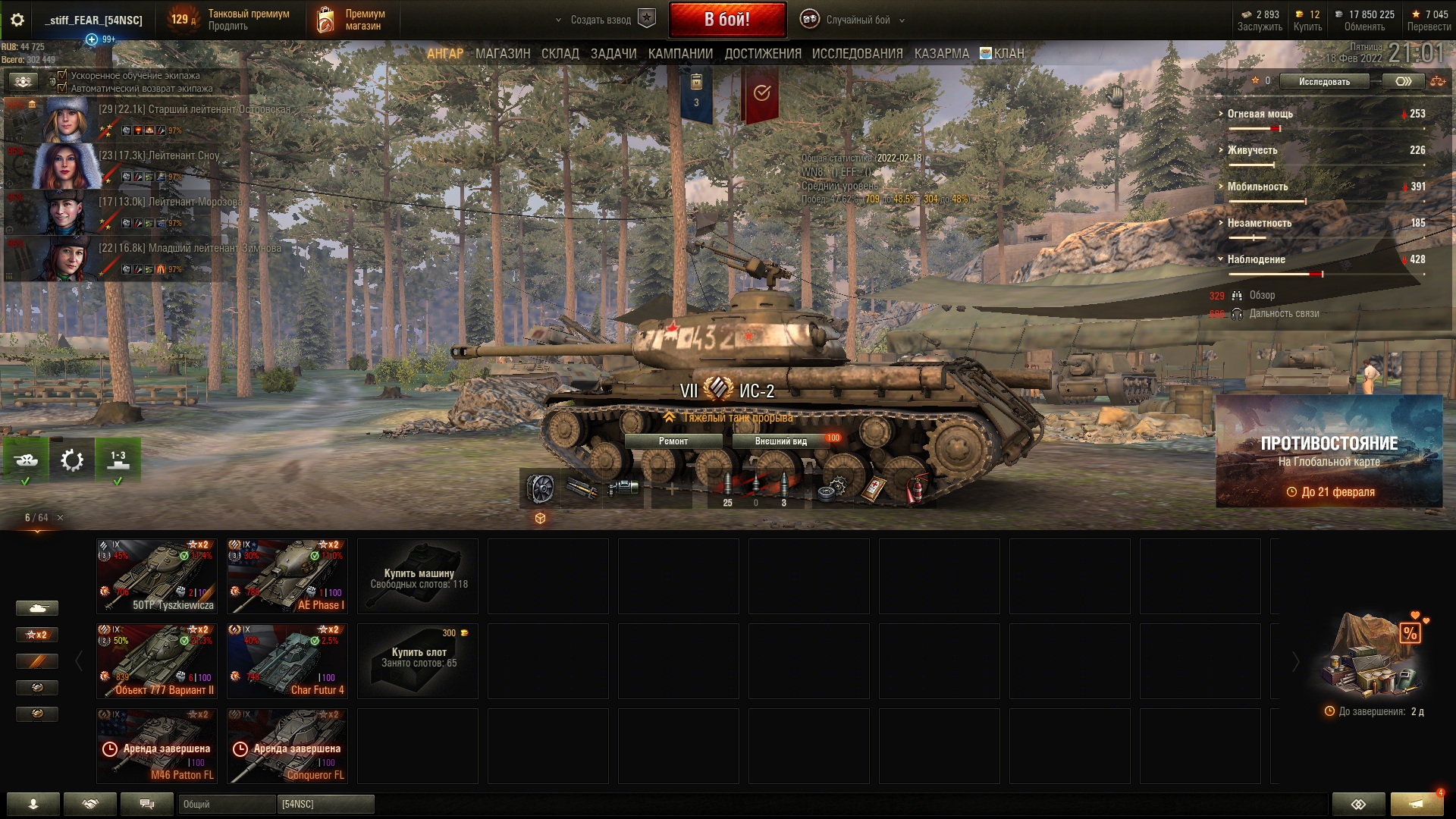Switch to the МАГАЗИН tab
Viewport: 1456px width, 819px height.
pyautogui.click(x=503, y=54)
